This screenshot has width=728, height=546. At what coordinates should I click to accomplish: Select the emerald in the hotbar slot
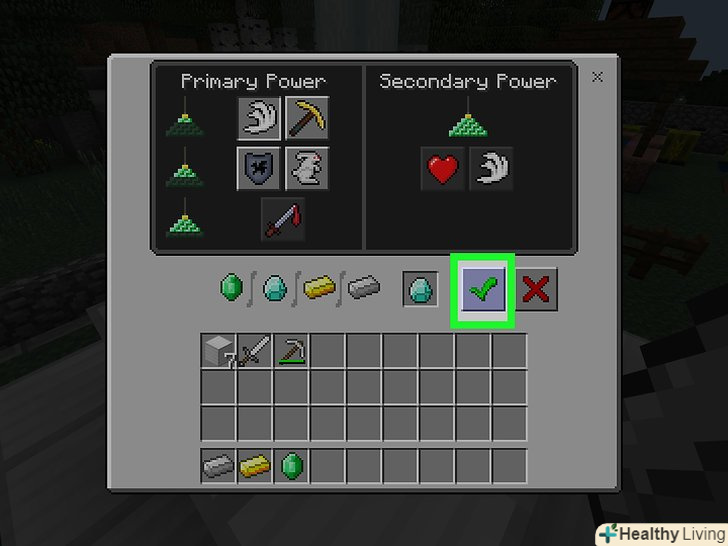tap(291, 466)
